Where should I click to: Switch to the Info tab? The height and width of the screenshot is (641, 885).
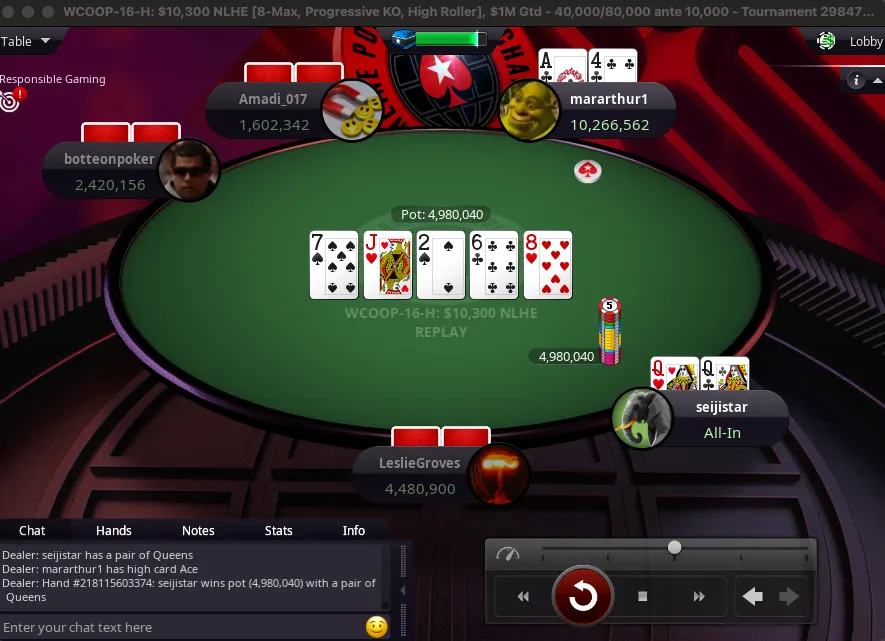click(x=354, y=530)
